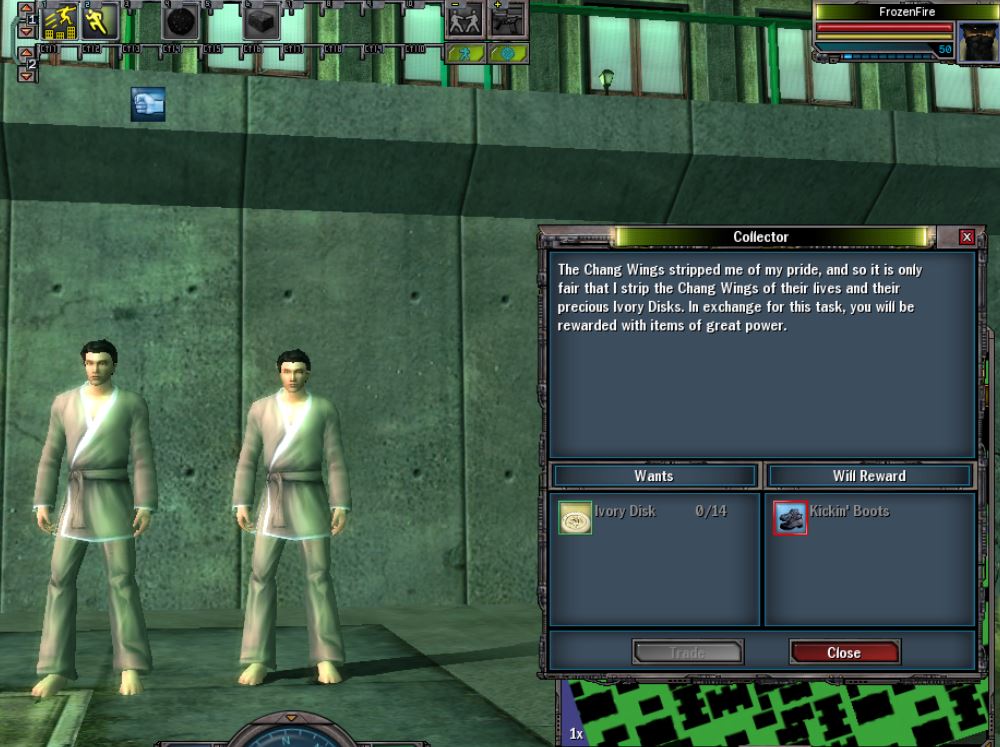Screen dimensions: 1000x747
Task: Toggle the firearm combat mode icon
Action: (509, 20)
